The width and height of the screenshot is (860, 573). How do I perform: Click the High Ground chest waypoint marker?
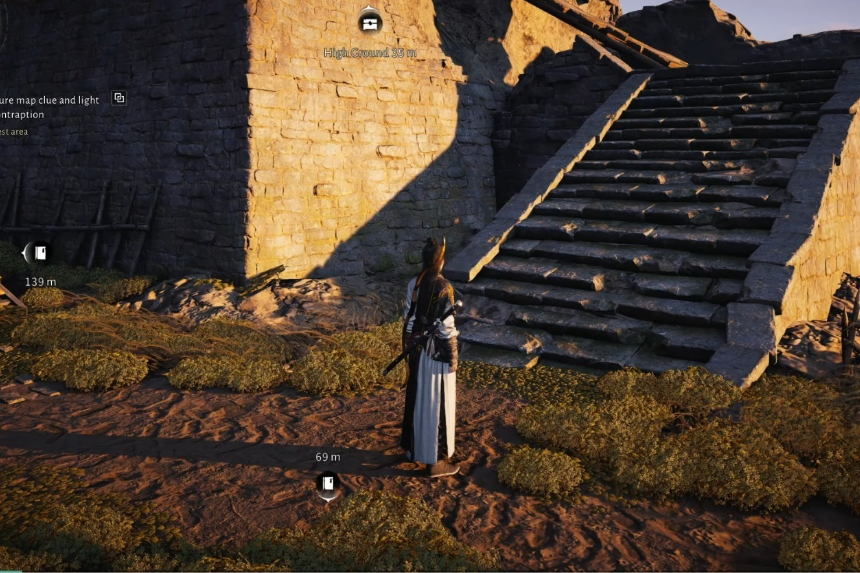[370, 22]
